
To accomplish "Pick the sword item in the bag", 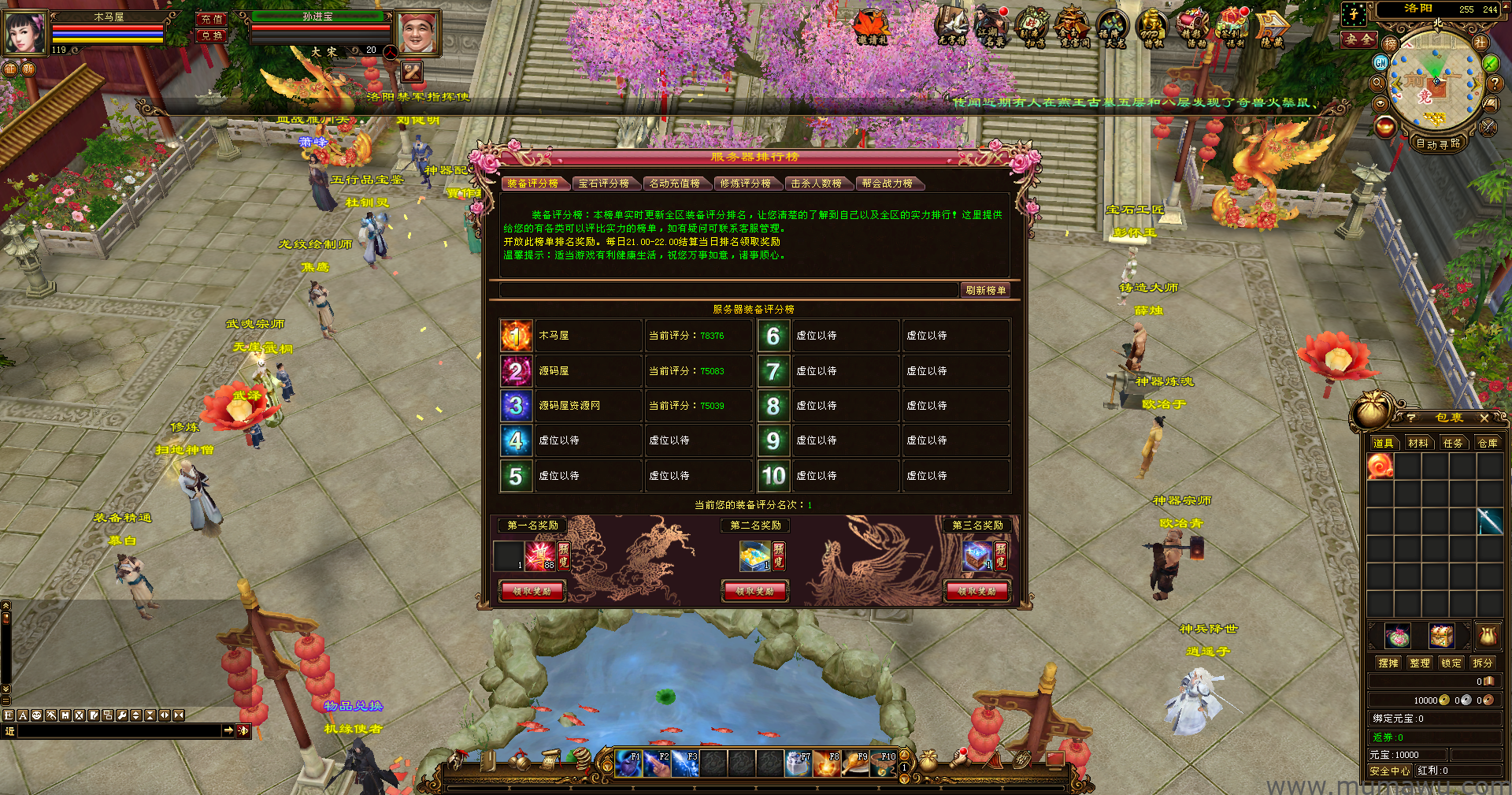I will click(x=1489, y=521).
